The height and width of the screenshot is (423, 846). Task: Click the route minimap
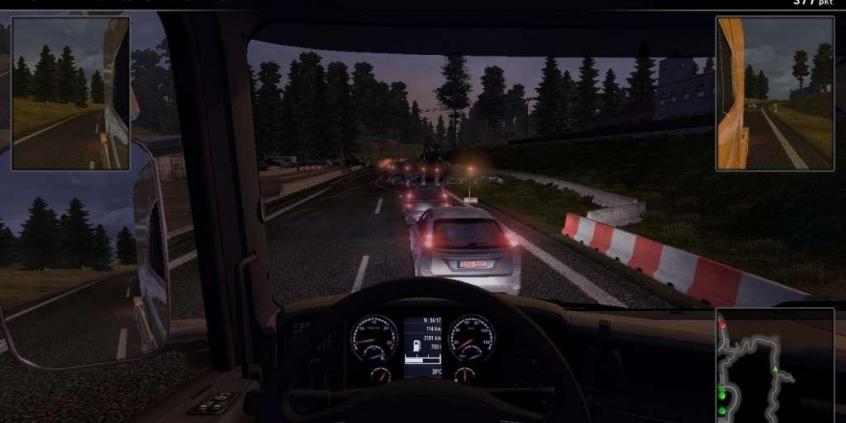(x=775, y=366)
